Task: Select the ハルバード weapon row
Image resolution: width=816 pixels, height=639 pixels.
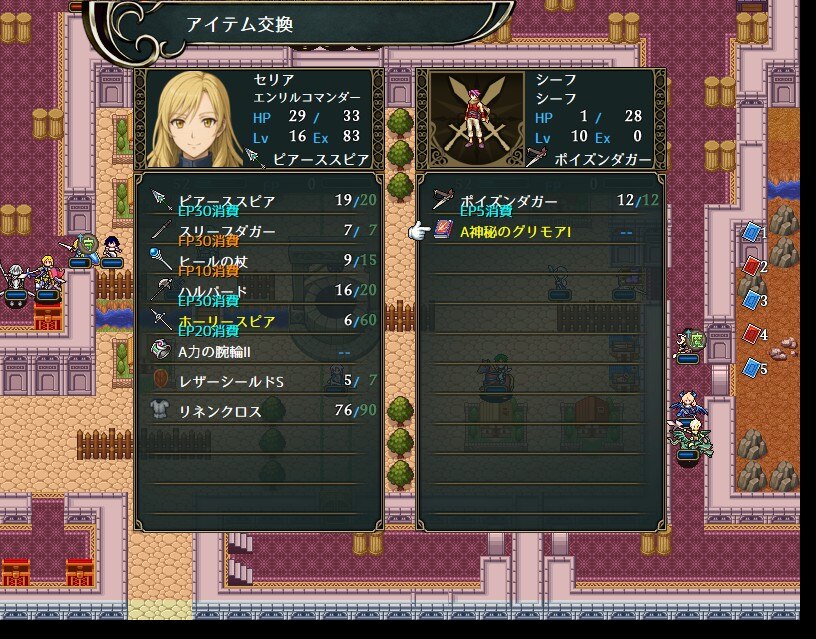Action: pyautogui.click(x=258, y=291)
